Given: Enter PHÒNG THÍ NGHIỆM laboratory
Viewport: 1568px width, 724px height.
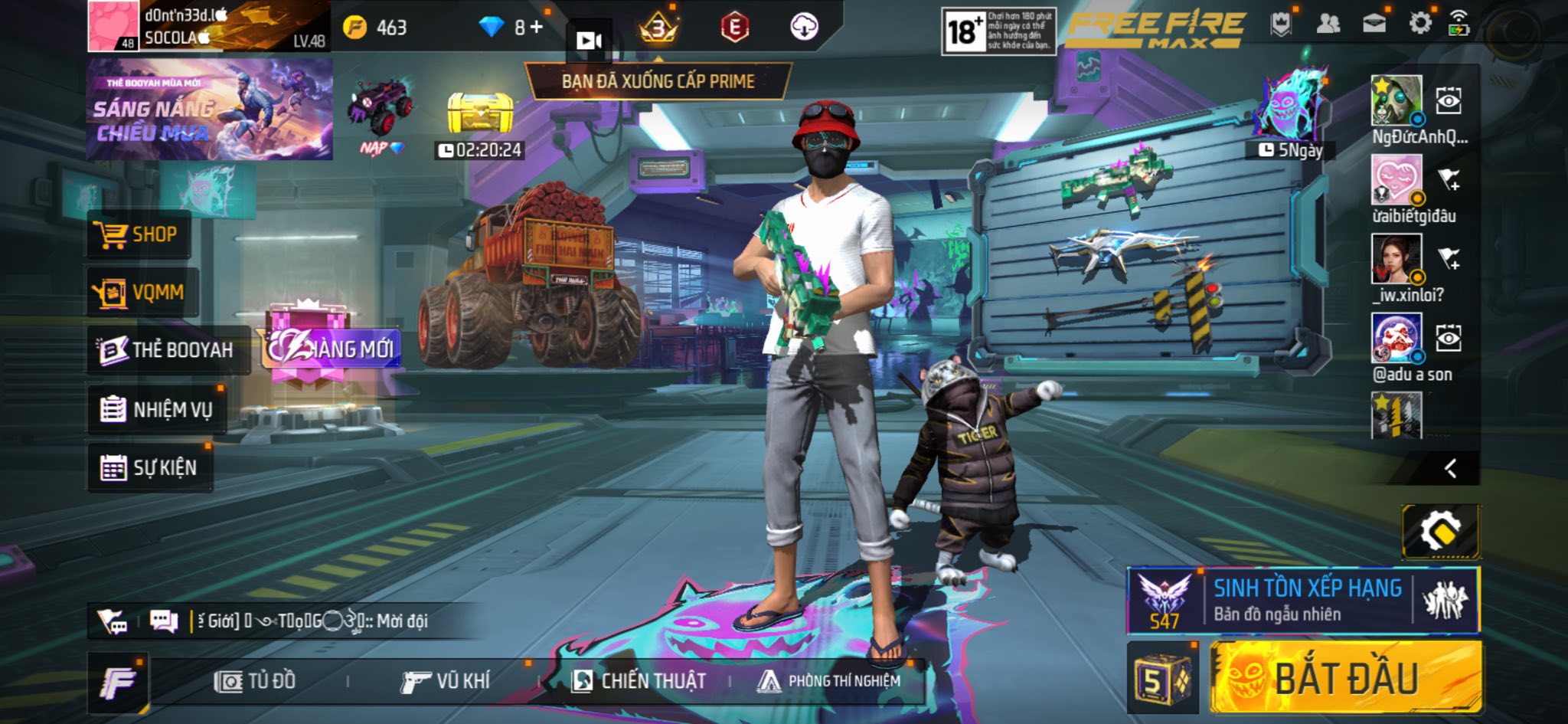Looking at the screenshot, I should coord(829,681).
